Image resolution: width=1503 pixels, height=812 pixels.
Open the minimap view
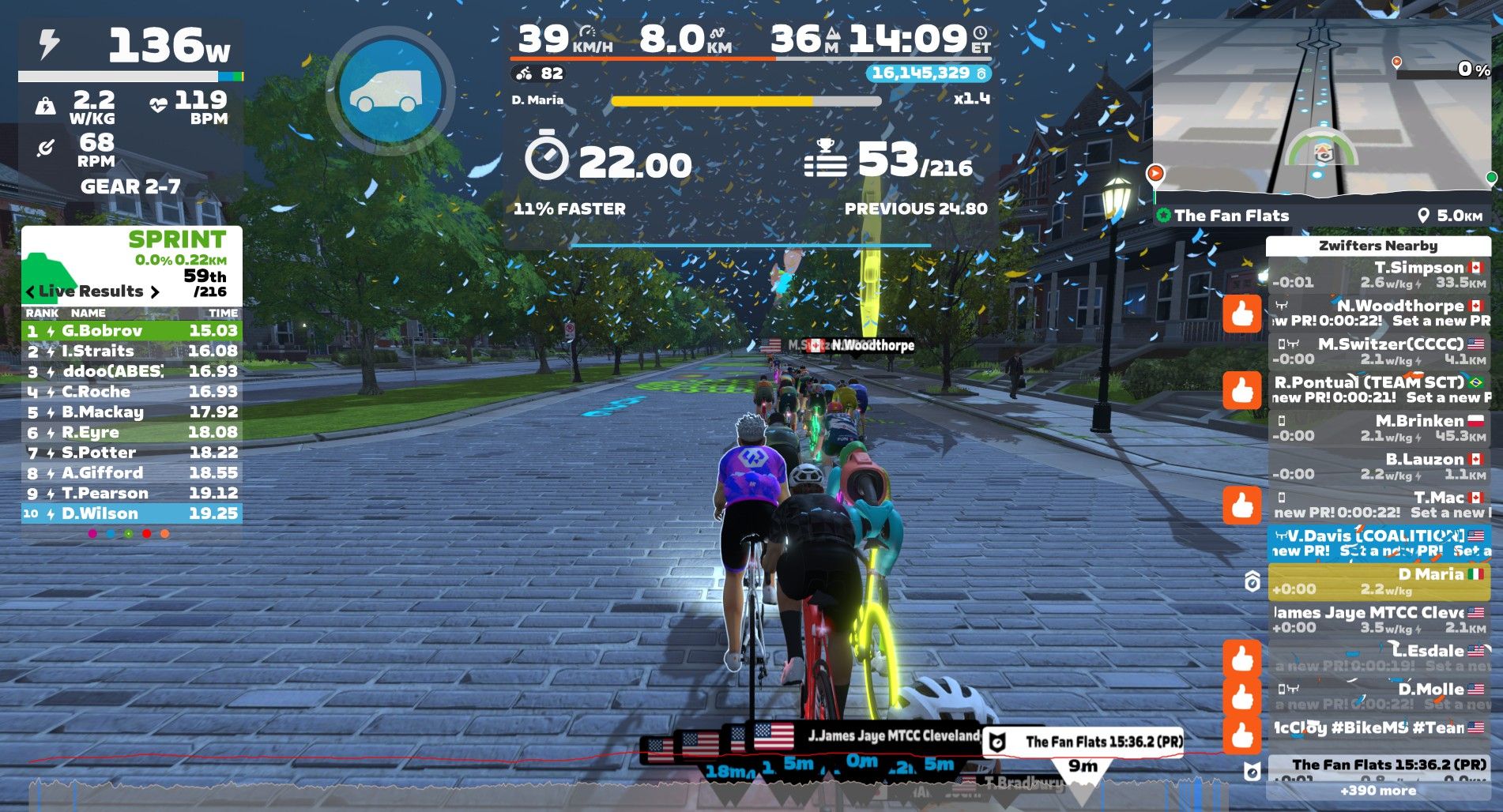[x=1321, y=111]
